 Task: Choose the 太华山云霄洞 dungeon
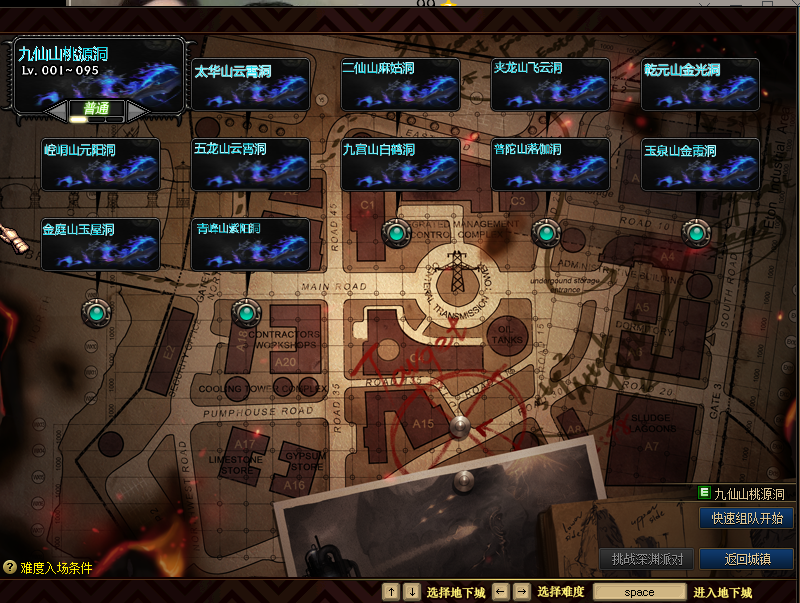coord(250,84)
